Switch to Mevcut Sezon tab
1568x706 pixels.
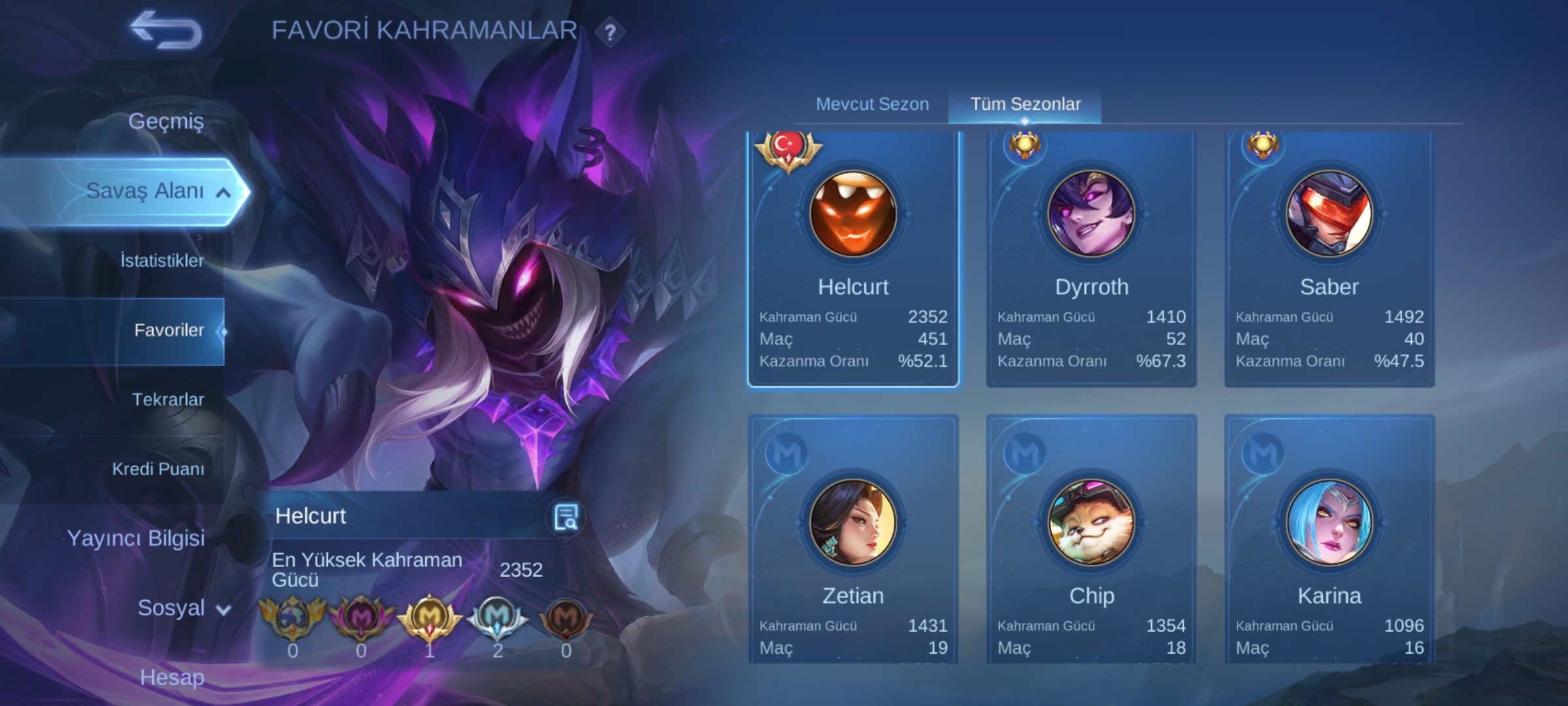coord(872,104)
